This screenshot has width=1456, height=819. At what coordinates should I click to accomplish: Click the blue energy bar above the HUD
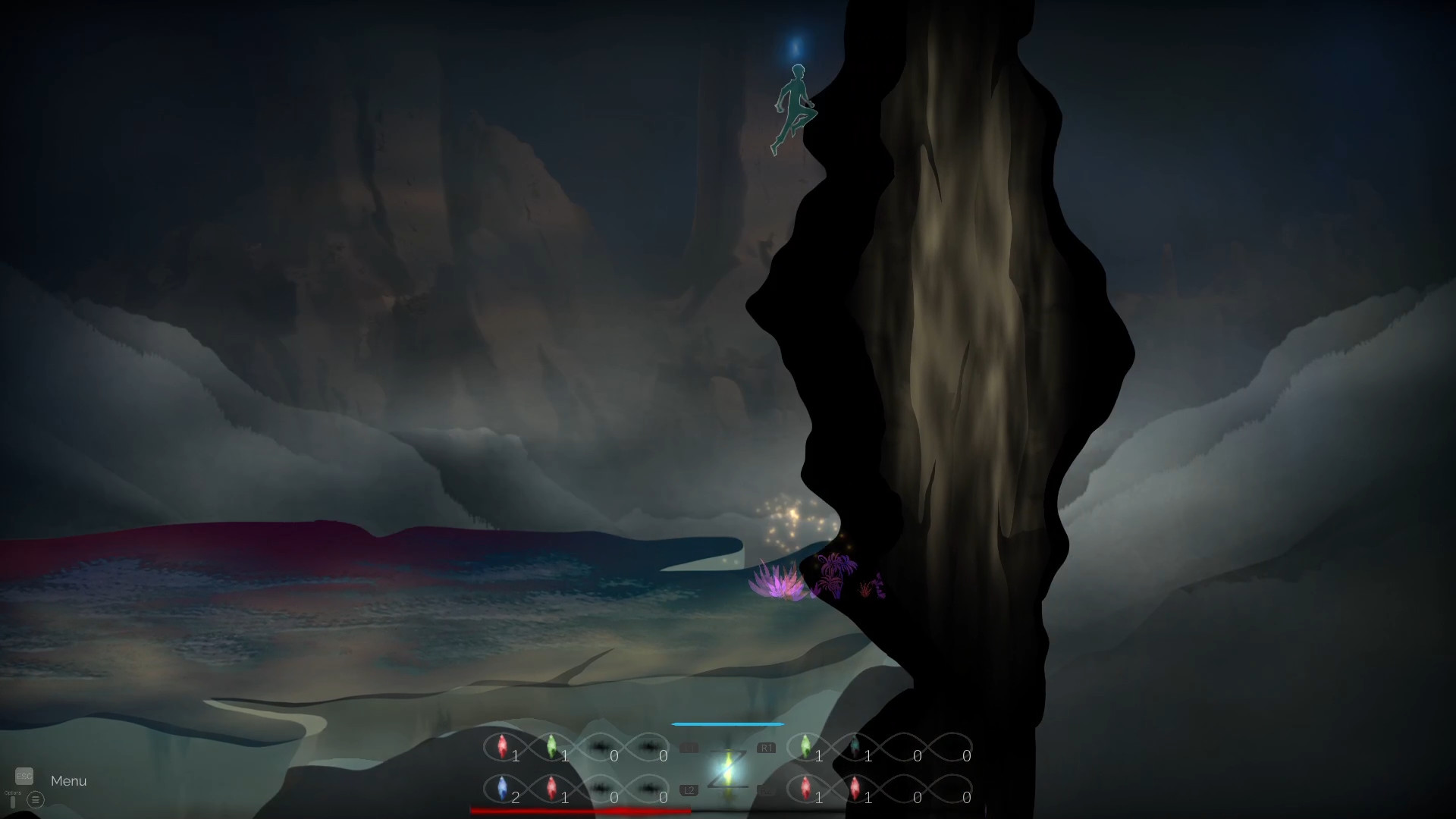[x=728, y=723]
